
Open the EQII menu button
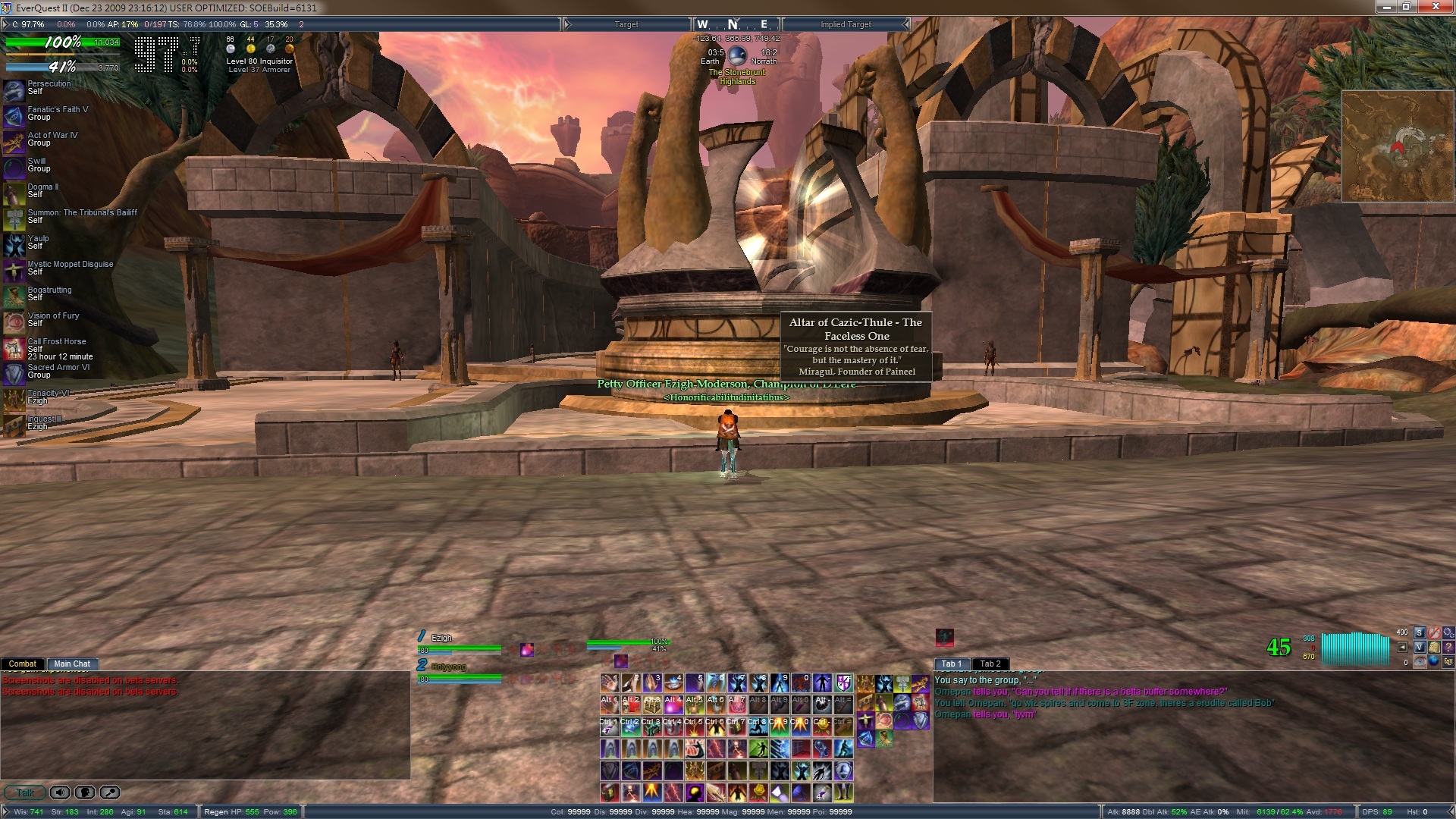[x=1448, y=661]
